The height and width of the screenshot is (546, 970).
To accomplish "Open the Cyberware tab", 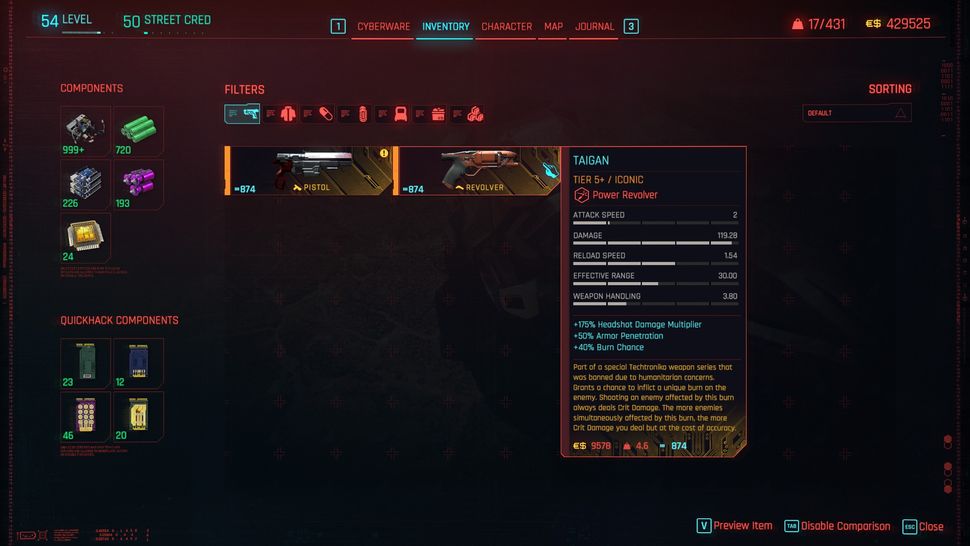I will click(x=383, y=26).
